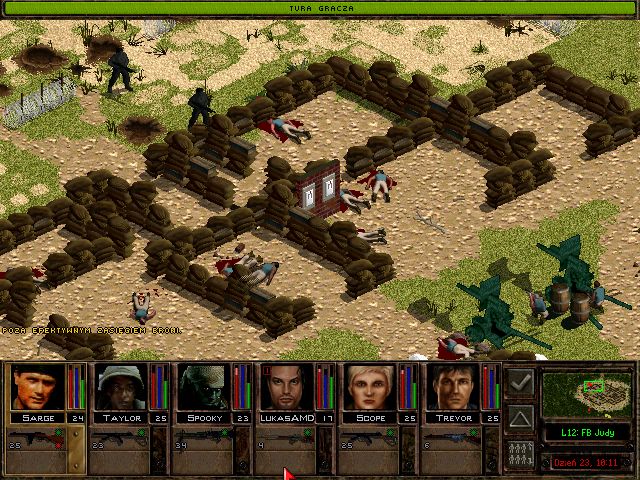Select Taylor's portrait
Viewport: 640px width, 480px height.
click(x=121, y=387)
